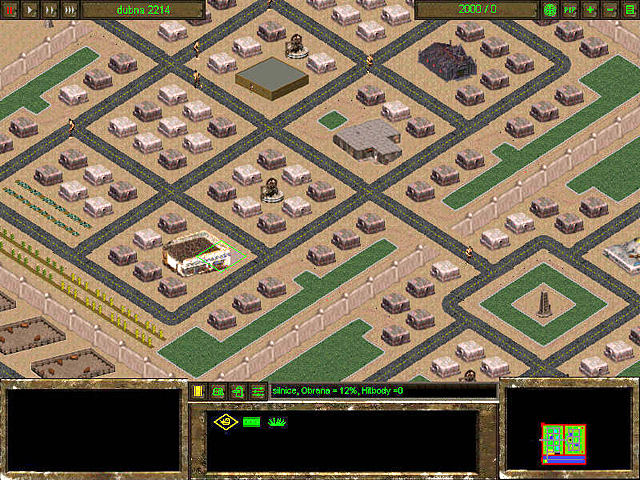
Task: Open the padlock-house category tab
Action: click(x=239, y=390)
